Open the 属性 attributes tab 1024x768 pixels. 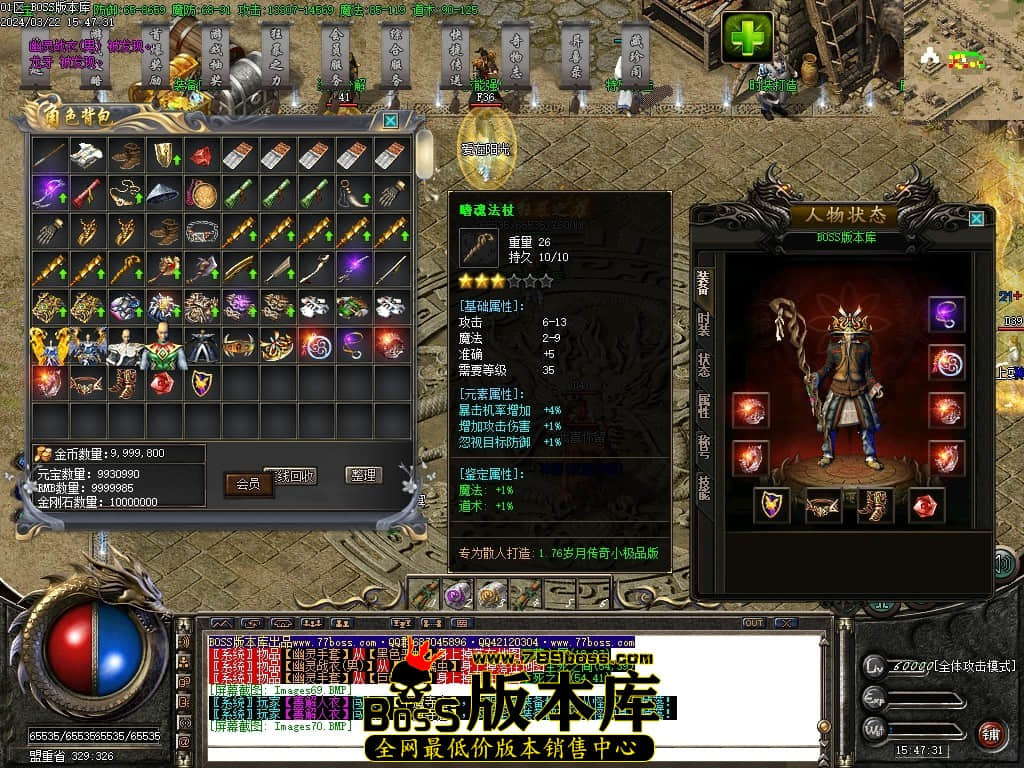(703, 404)
